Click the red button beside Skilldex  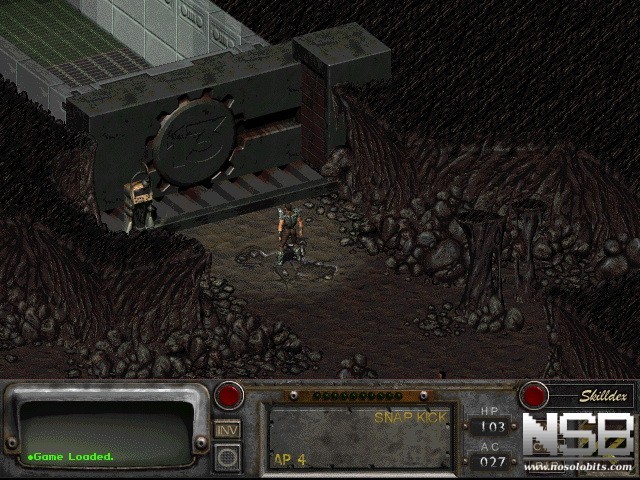pos(533,396)
